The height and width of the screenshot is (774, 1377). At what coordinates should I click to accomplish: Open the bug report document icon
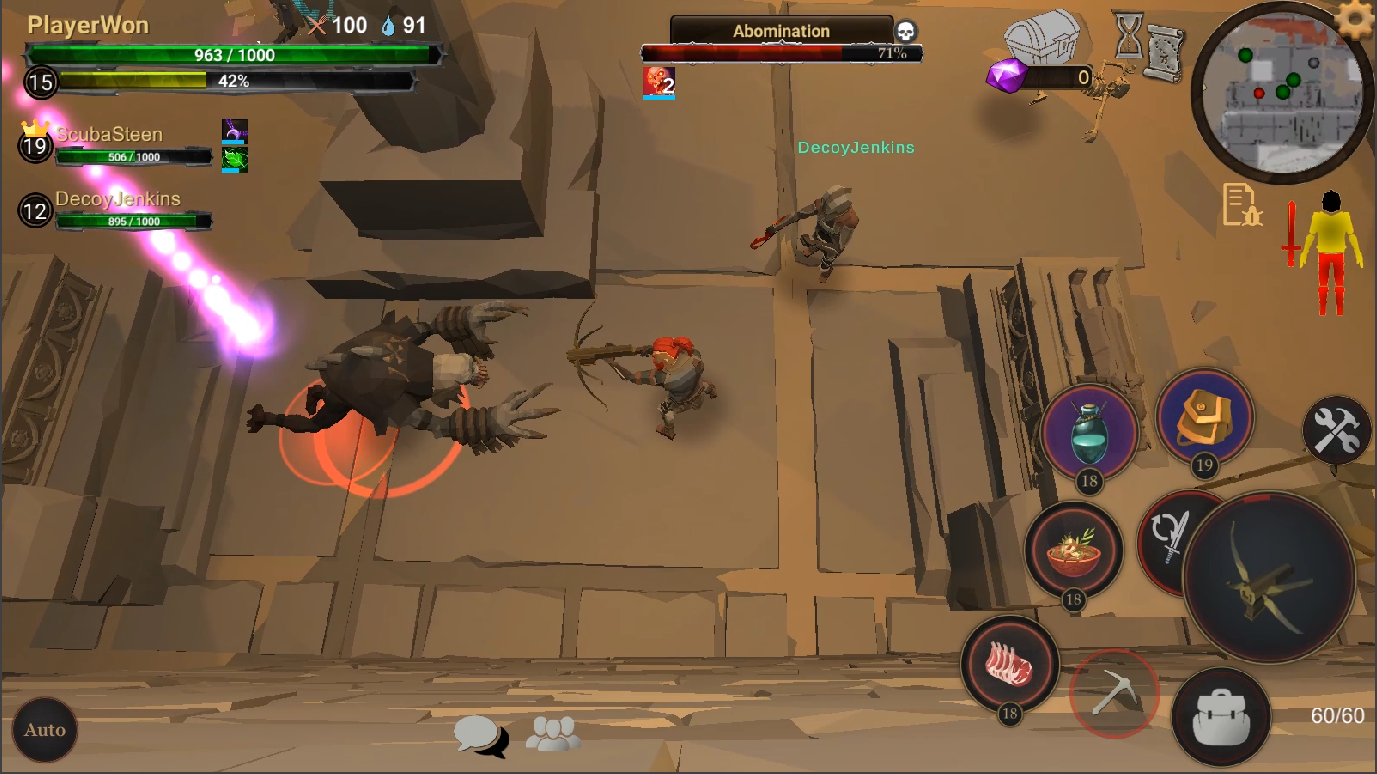(1242, 204)
